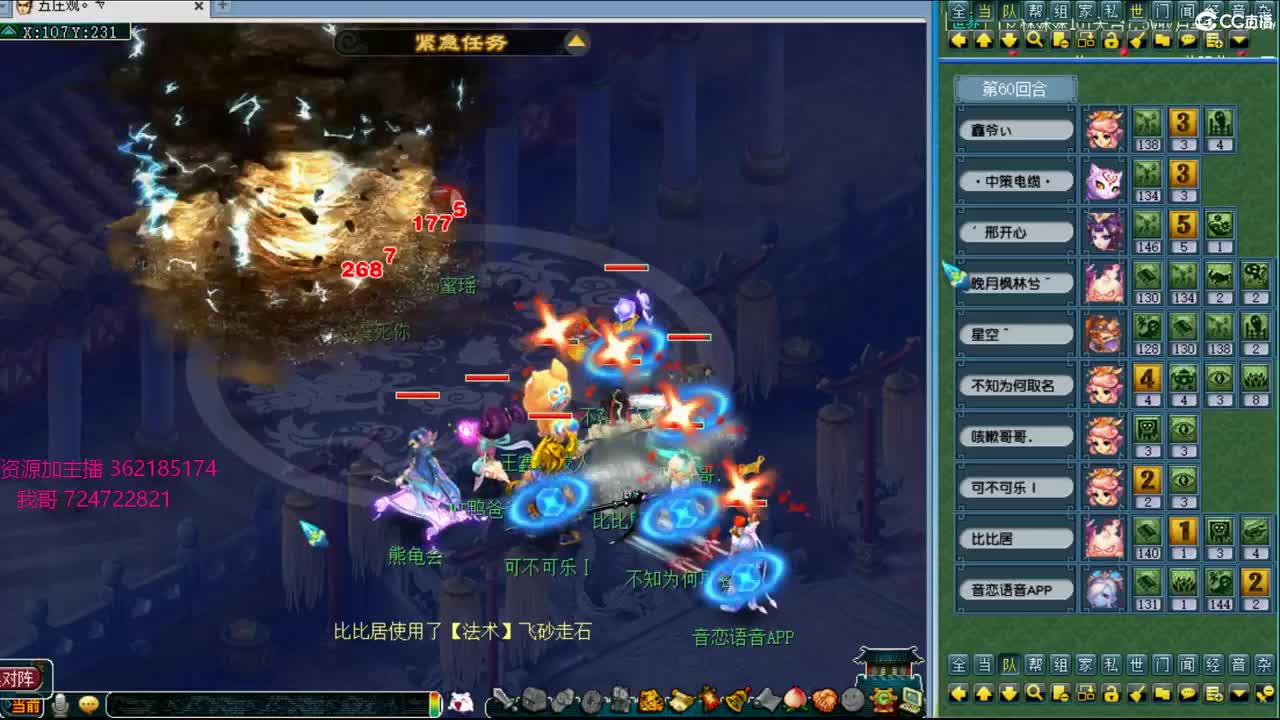
Task: Click the lock icon in the chat toolbar
Action: point(1111,40)
